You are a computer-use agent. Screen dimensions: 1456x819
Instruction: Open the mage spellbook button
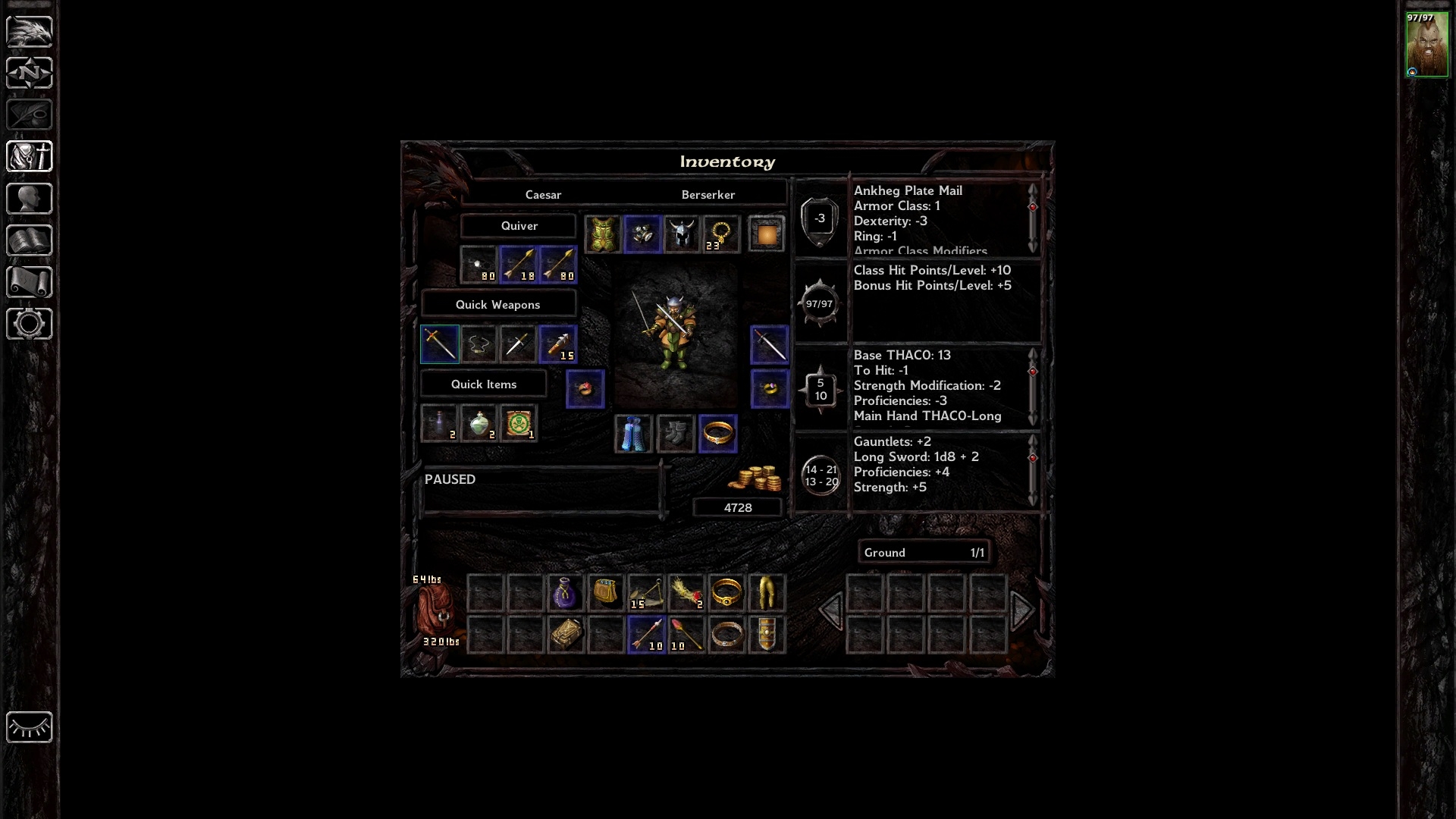point(29,240)
